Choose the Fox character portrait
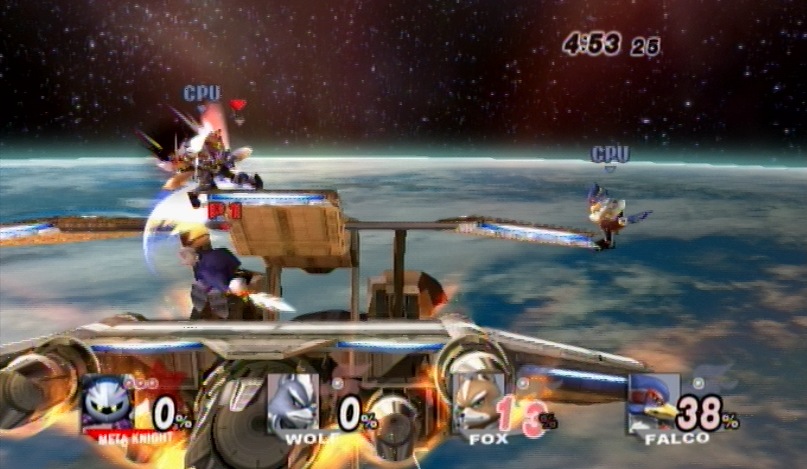This screenshot has height=469, width=807. 477,402
